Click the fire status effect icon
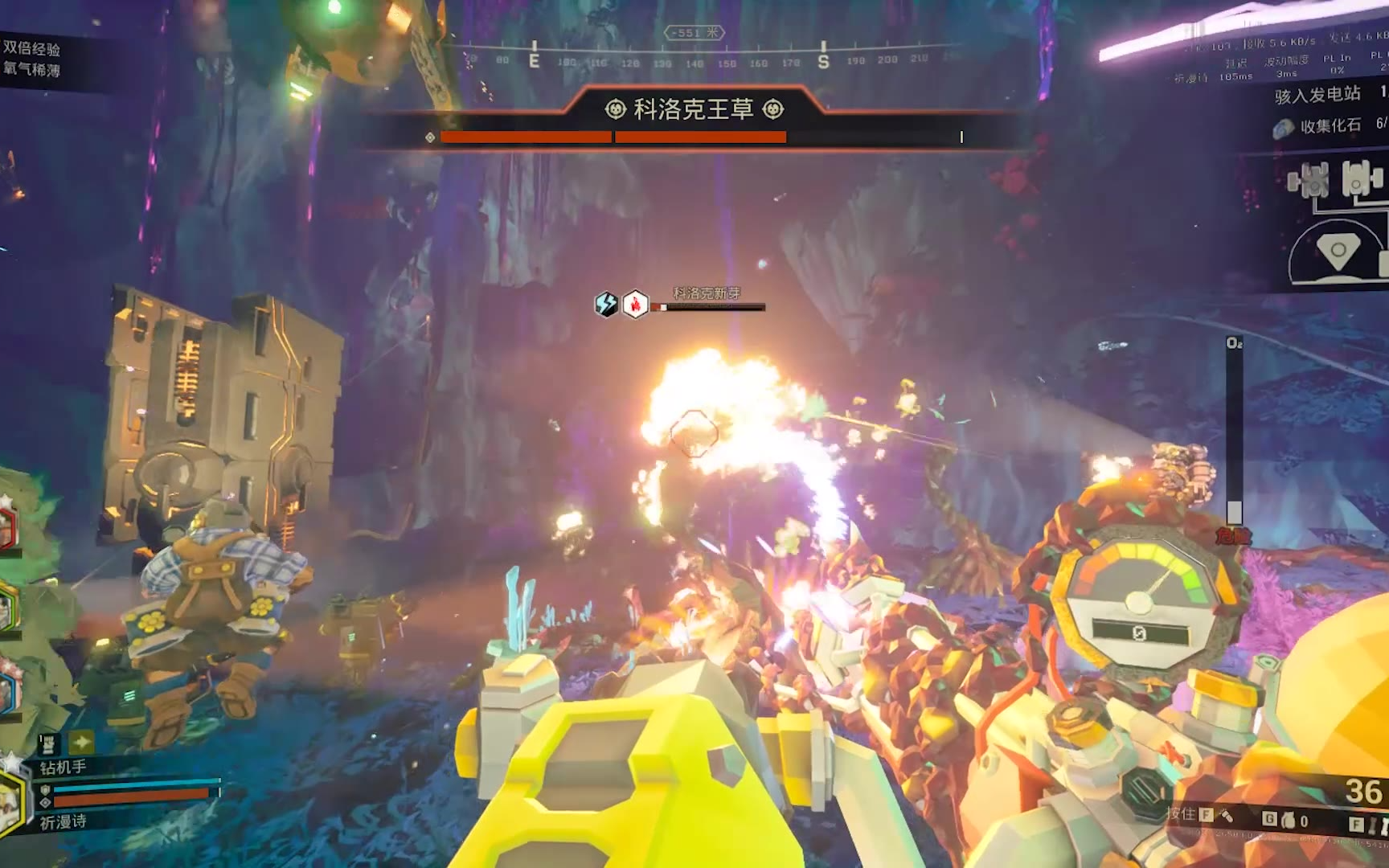Image resolution: width=1389 pixels, height=868 pixels. click(636, 304)
